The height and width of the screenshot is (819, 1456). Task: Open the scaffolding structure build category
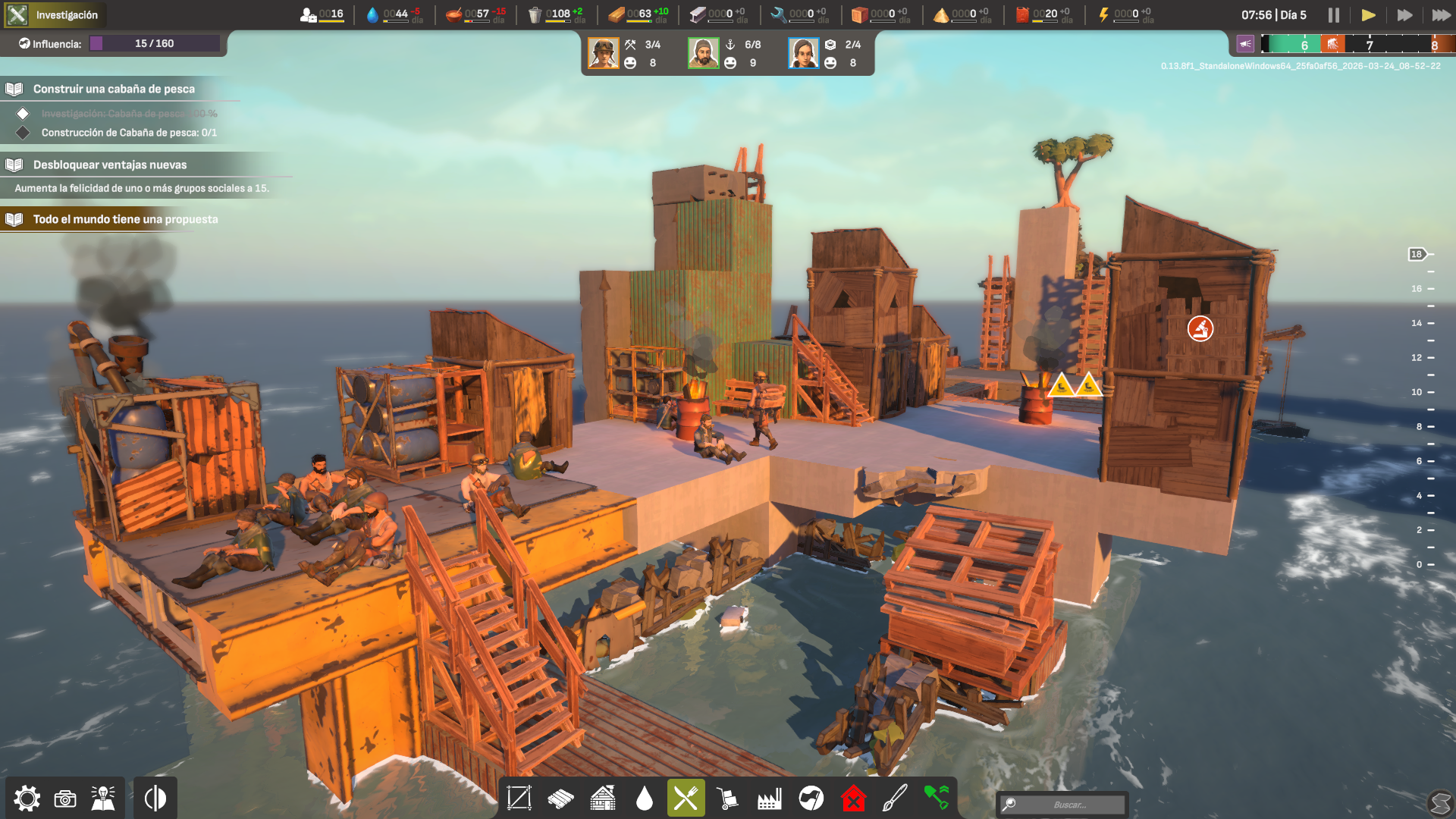pyautogui.click(x=519, y=799)
